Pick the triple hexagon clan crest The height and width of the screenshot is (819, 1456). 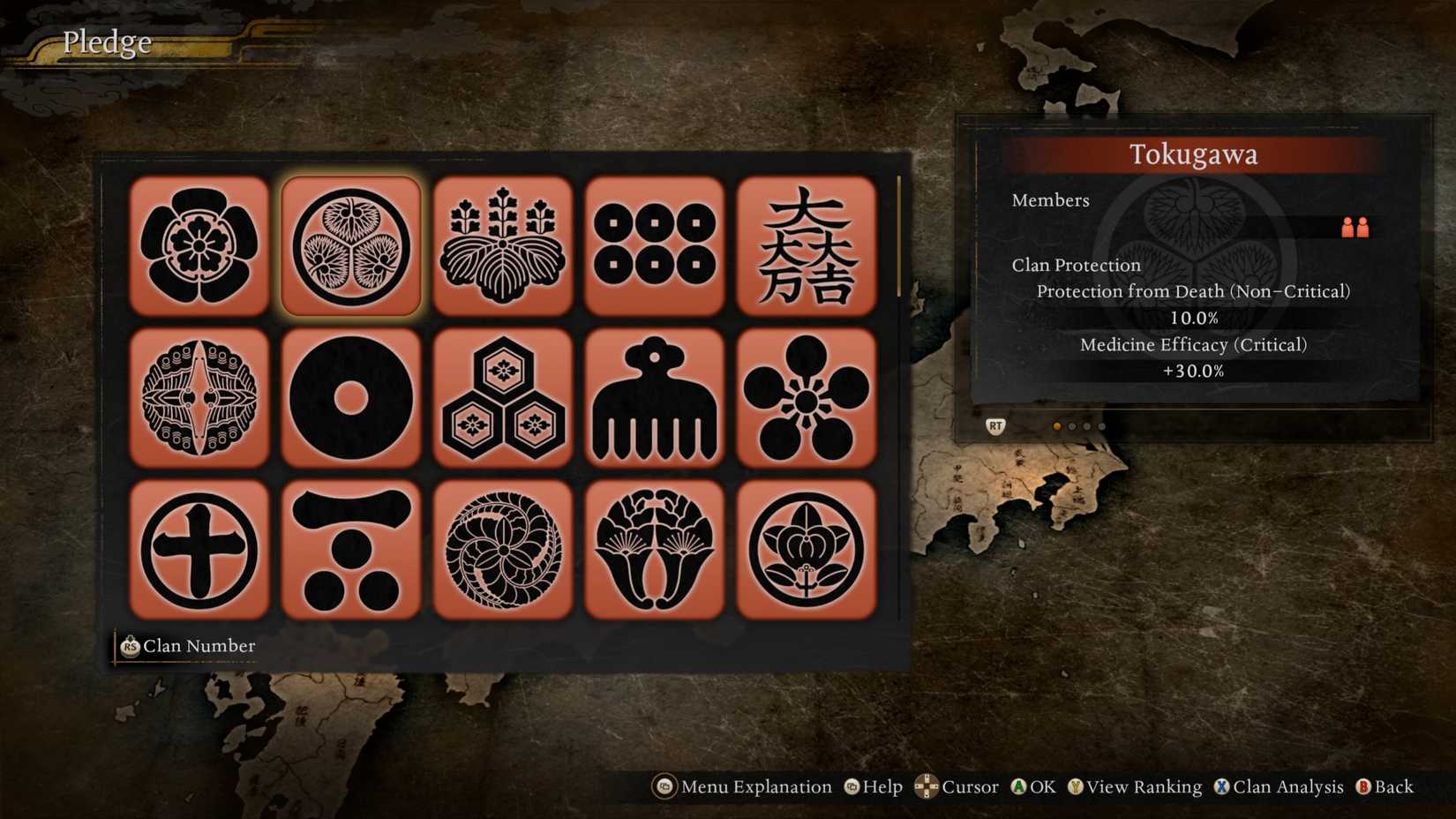[x=503, y=399]
